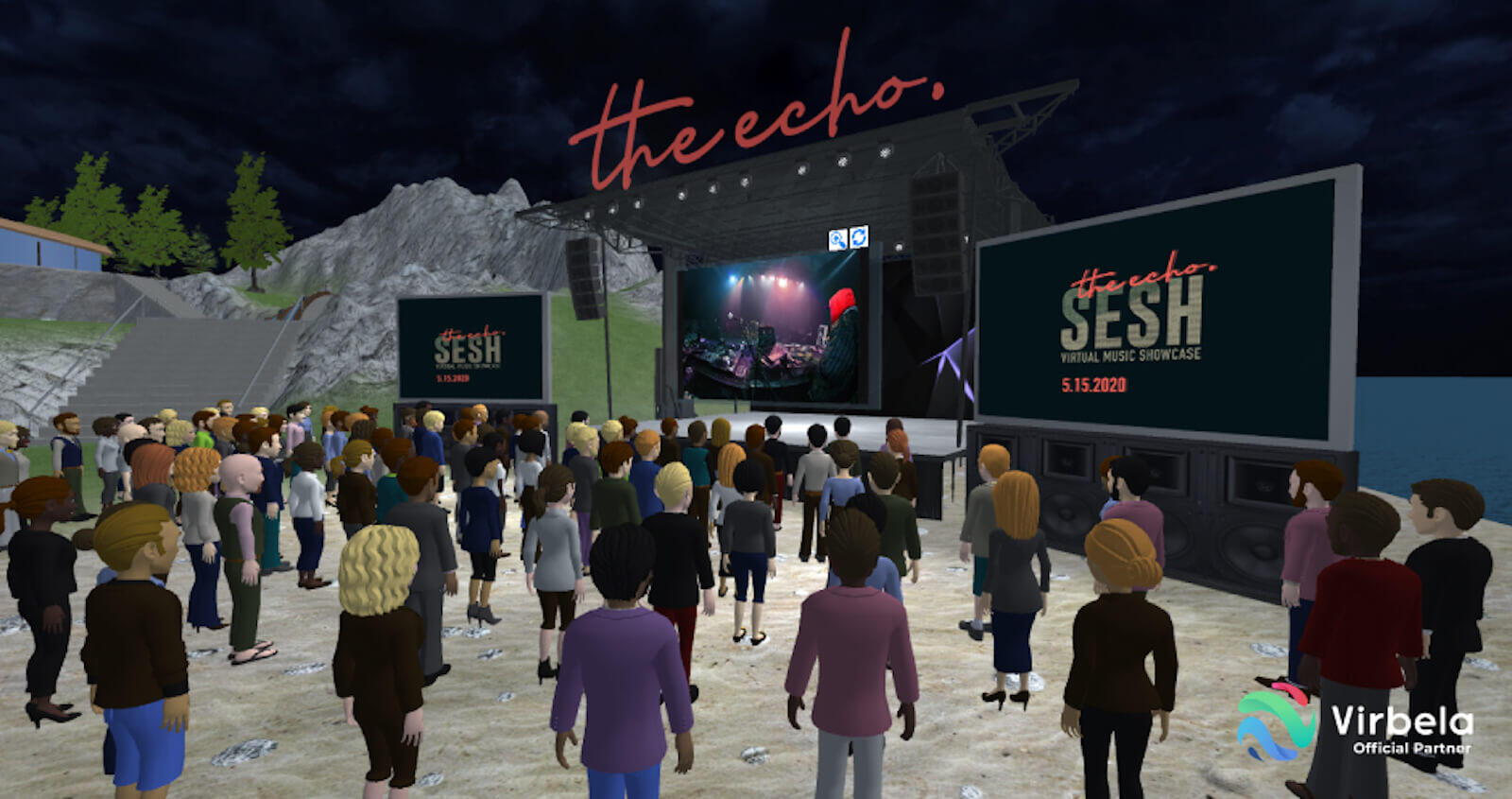Viewport: 1512px width, 799px height.
Task: Click the refresh icon above the stage screen
Action: [x=858, y=237]
